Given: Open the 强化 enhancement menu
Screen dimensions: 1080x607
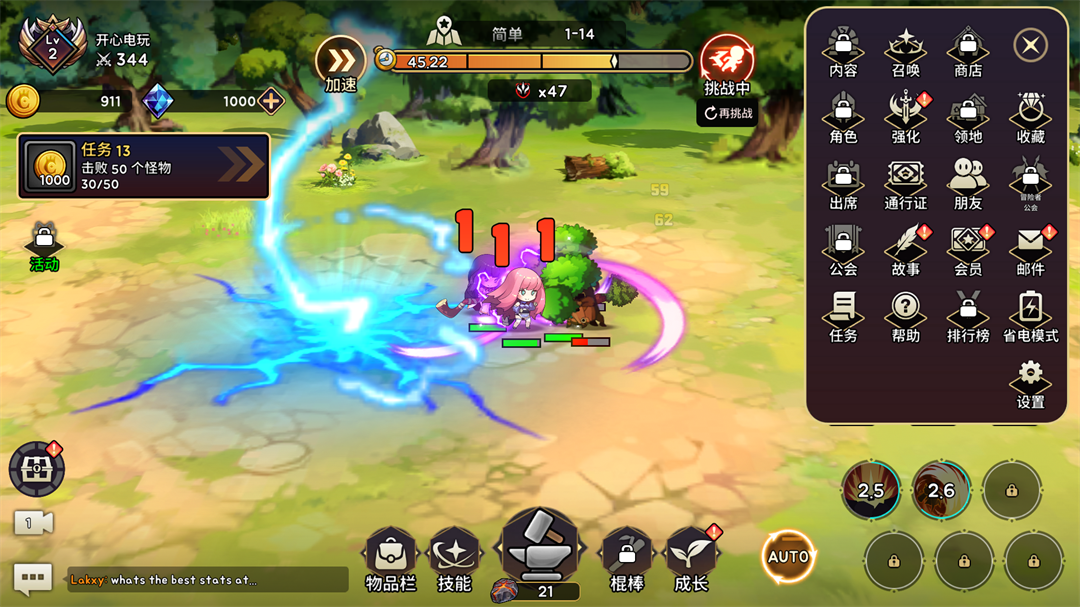Looking at the screenshot, I should (906, 117).
